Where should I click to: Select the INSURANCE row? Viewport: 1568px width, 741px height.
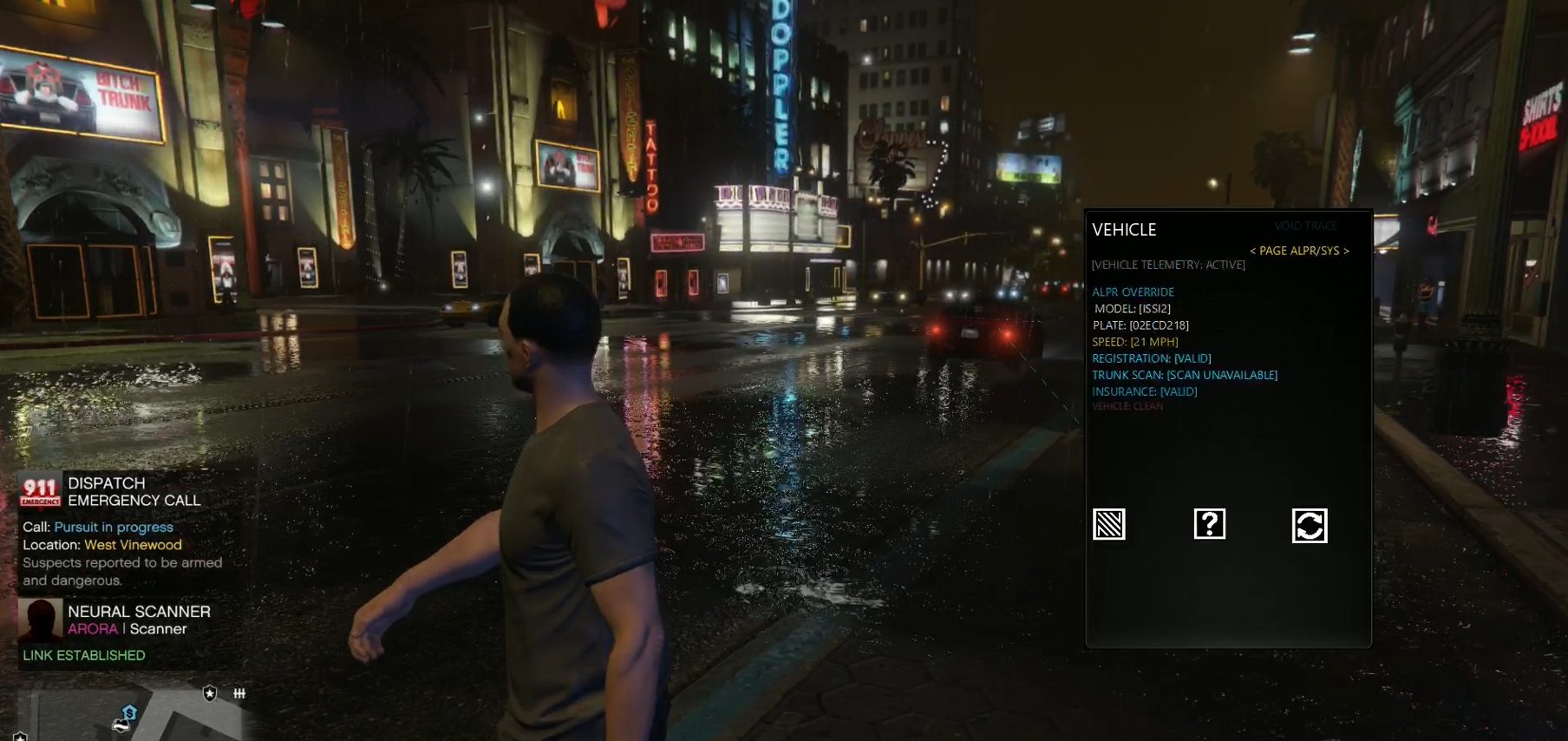click(x=1144, y=391)
